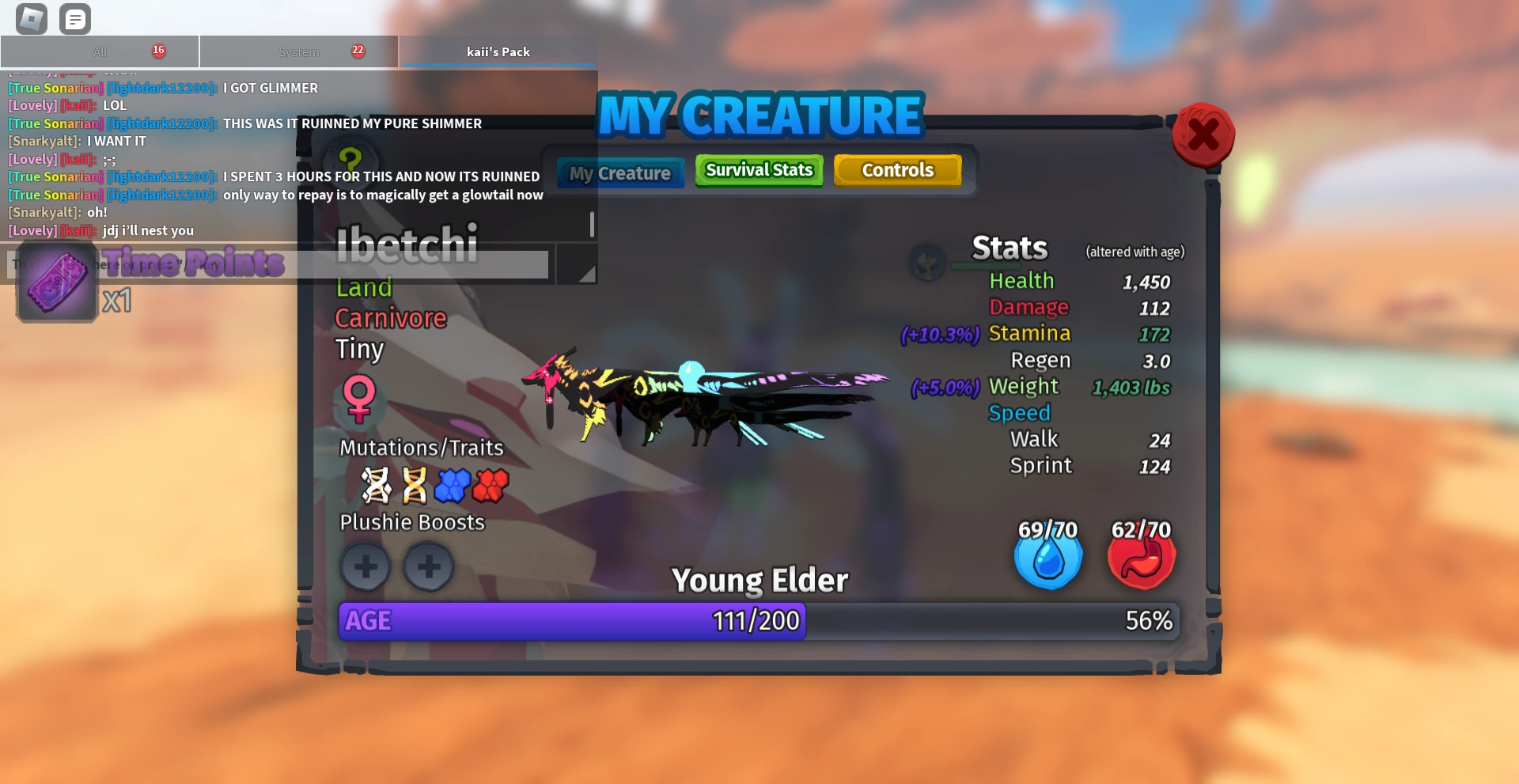Toggle the chat window visibility
Viewport: 1519px width, 784px height.
click(75, 18)
